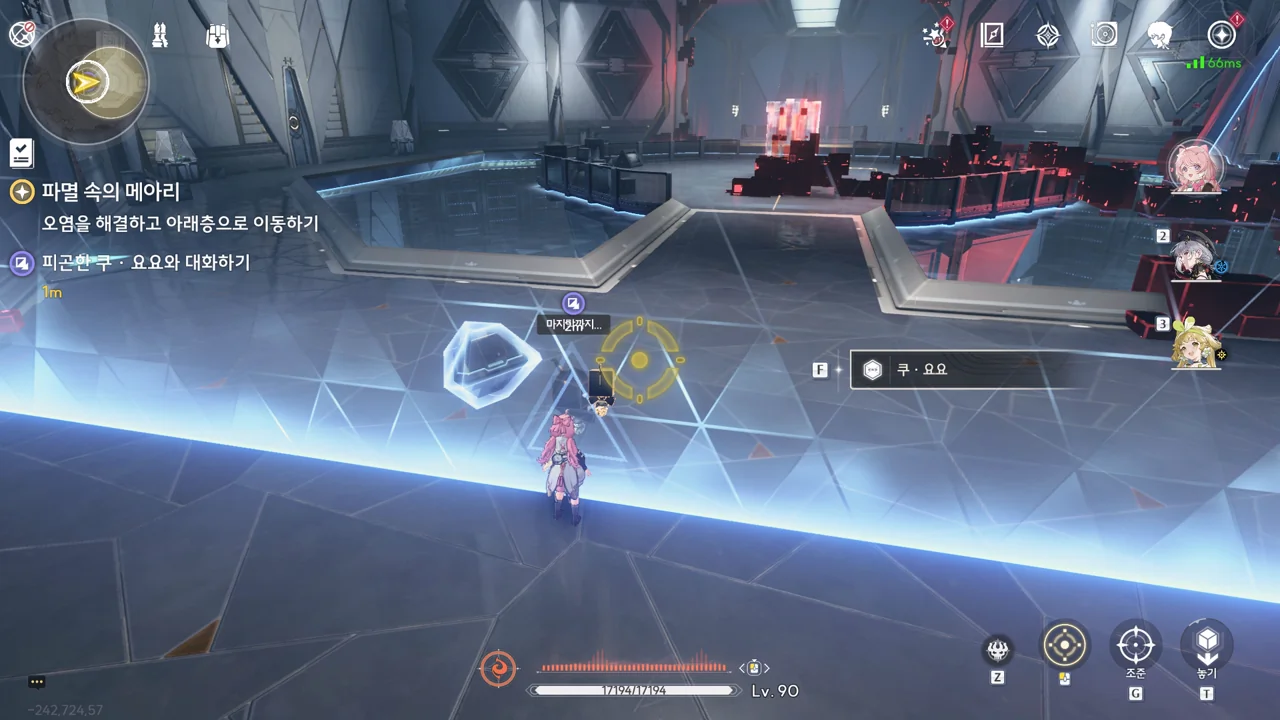
Task: Activate the 놓기 drop cube button
Action: point(1207,645)
